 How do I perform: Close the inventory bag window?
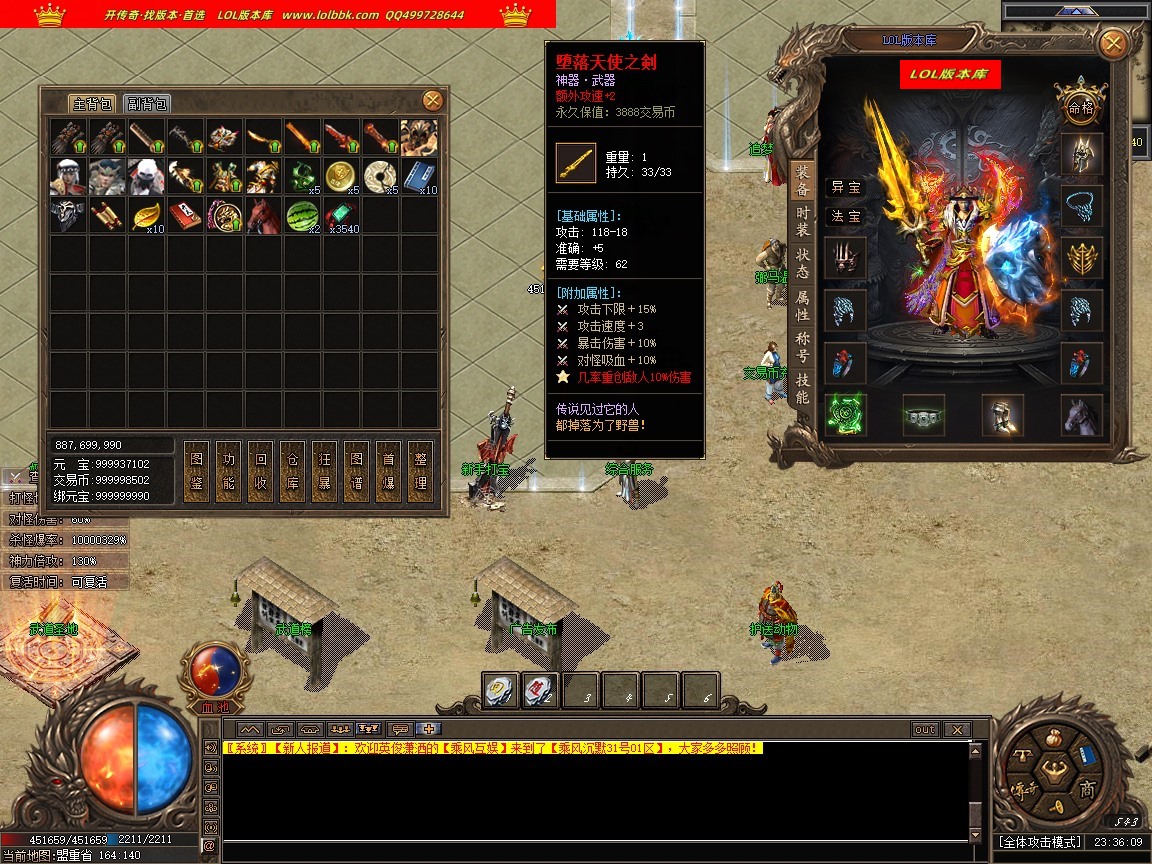432,100
